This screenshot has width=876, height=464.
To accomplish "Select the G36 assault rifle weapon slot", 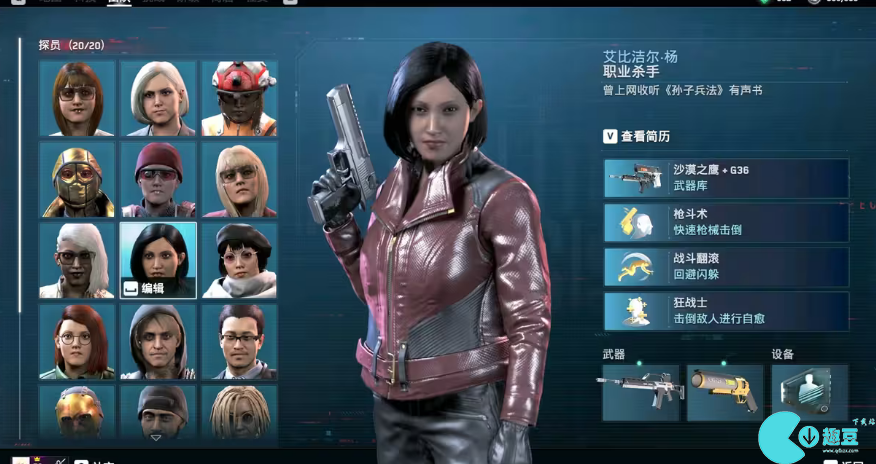I will click(x=640, y=392).
